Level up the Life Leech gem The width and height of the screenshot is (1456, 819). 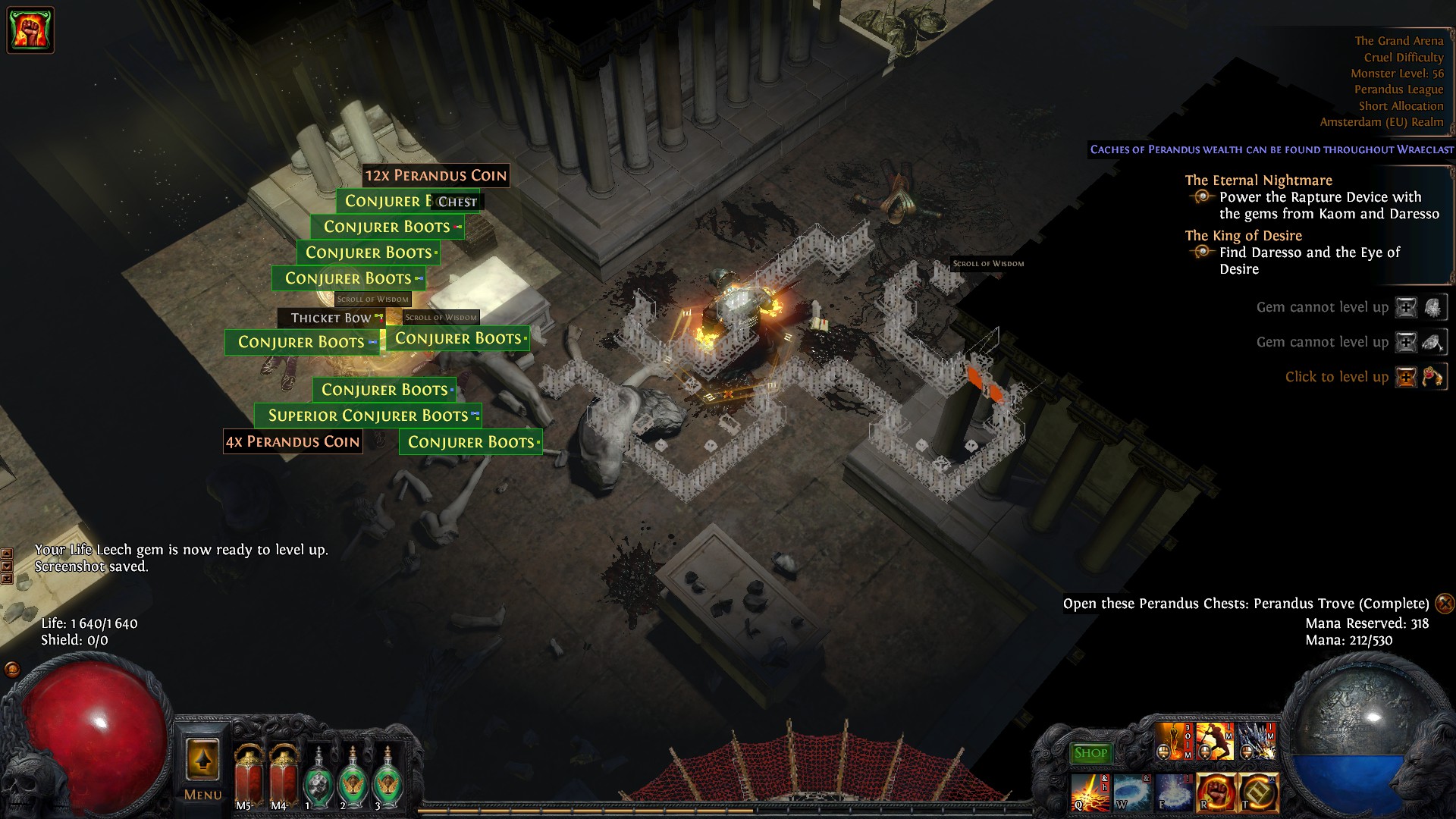coord(1407,377)
